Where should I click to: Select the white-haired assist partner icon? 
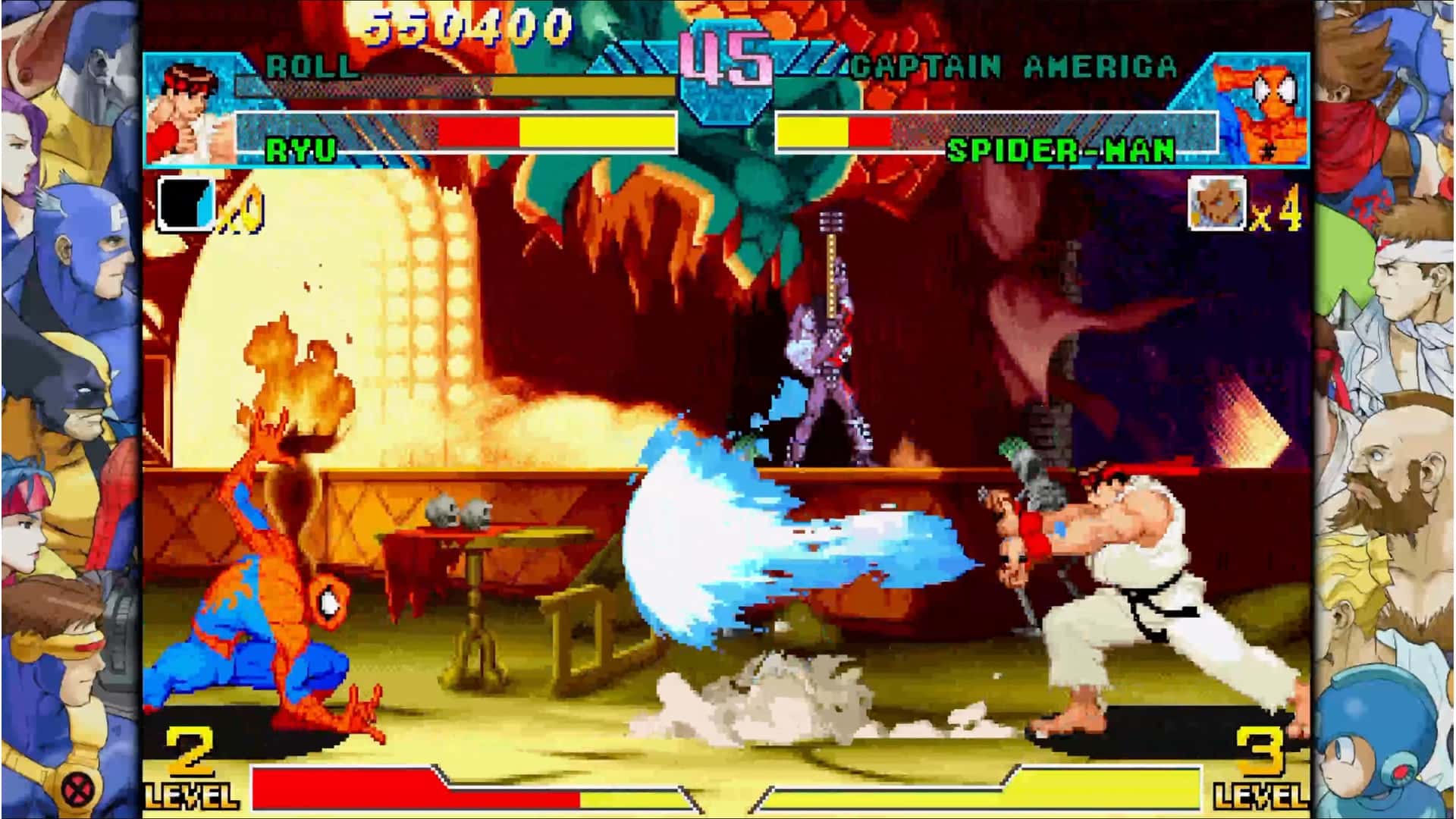point(1217,202)
